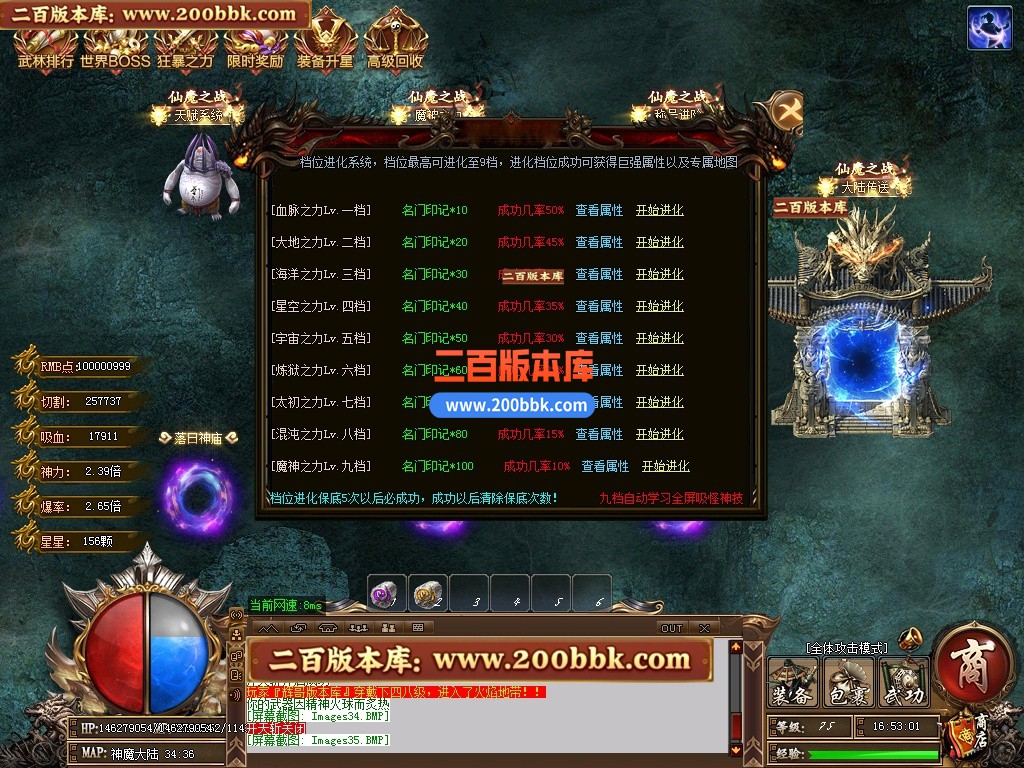1024x768 pixels.
Task: Open the 包裹 bag inventory
Action: coord(848,683)
